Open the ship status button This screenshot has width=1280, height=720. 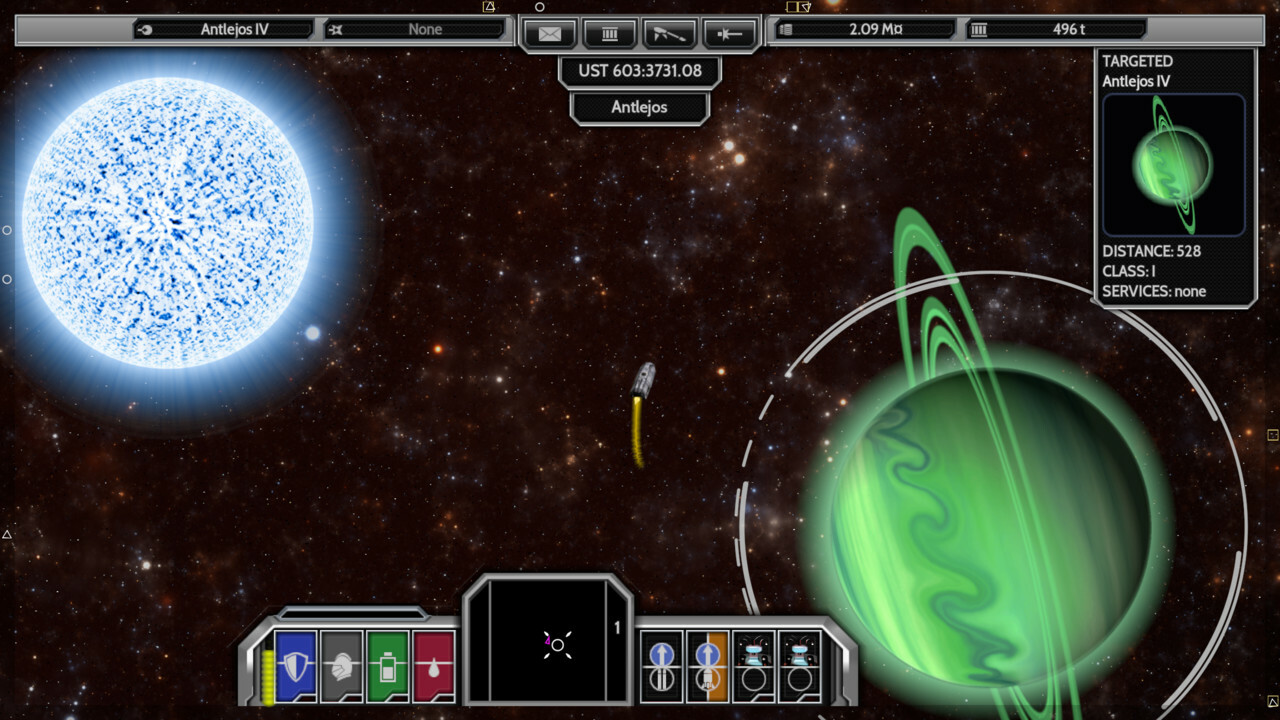coord(729,33)
